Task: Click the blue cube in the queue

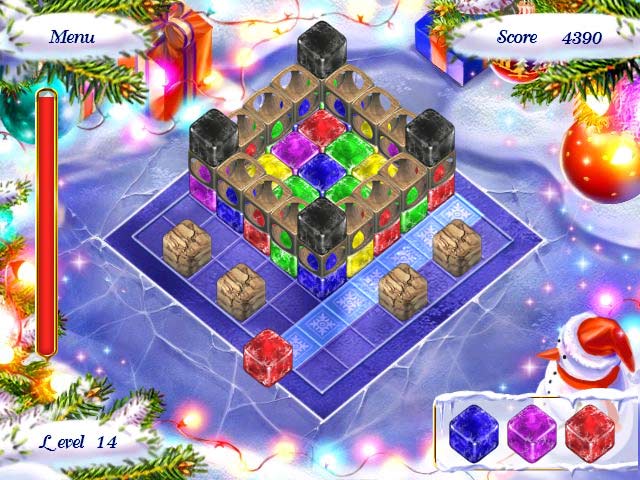Action: click(473, 431)
